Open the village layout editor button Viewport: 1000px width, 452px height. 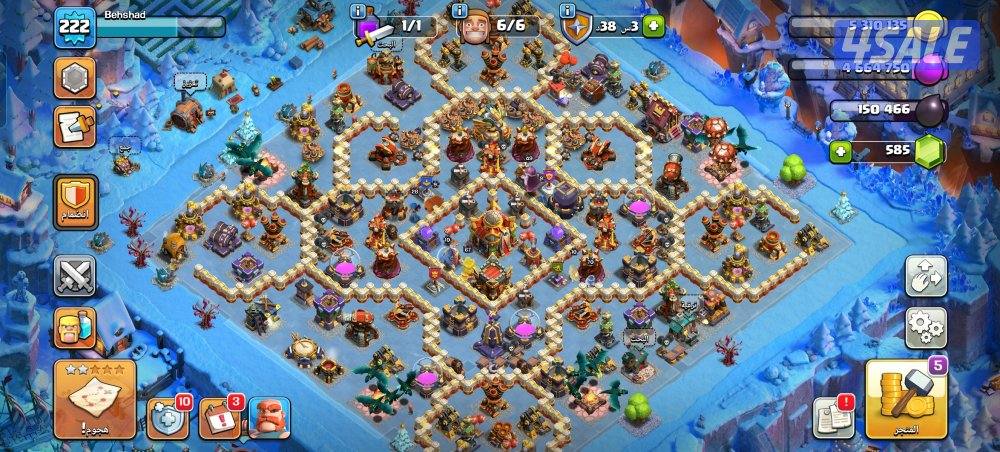click(927, 277)
